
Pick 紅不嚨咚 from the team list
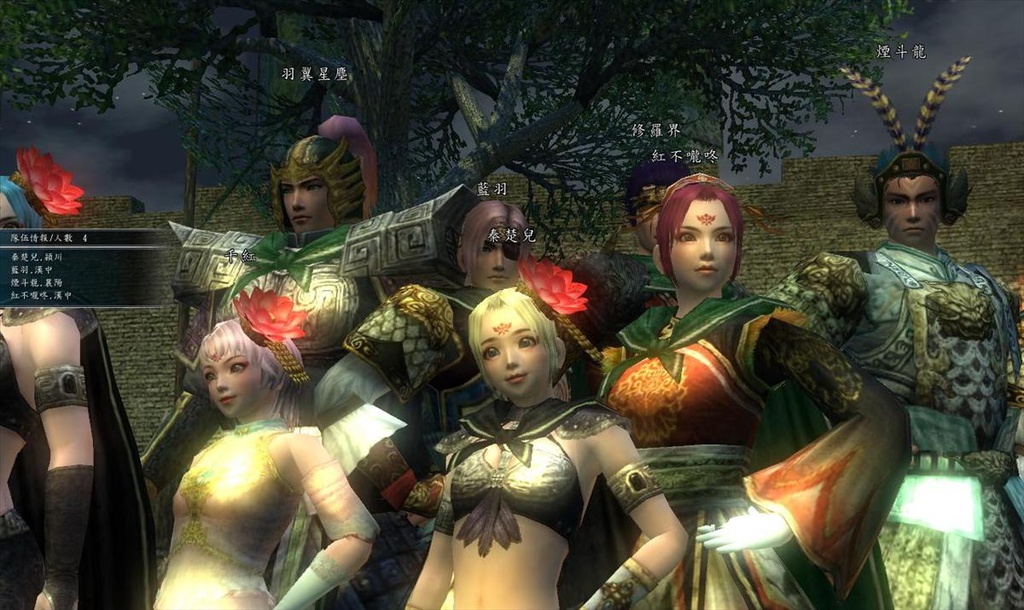(38, 296)
